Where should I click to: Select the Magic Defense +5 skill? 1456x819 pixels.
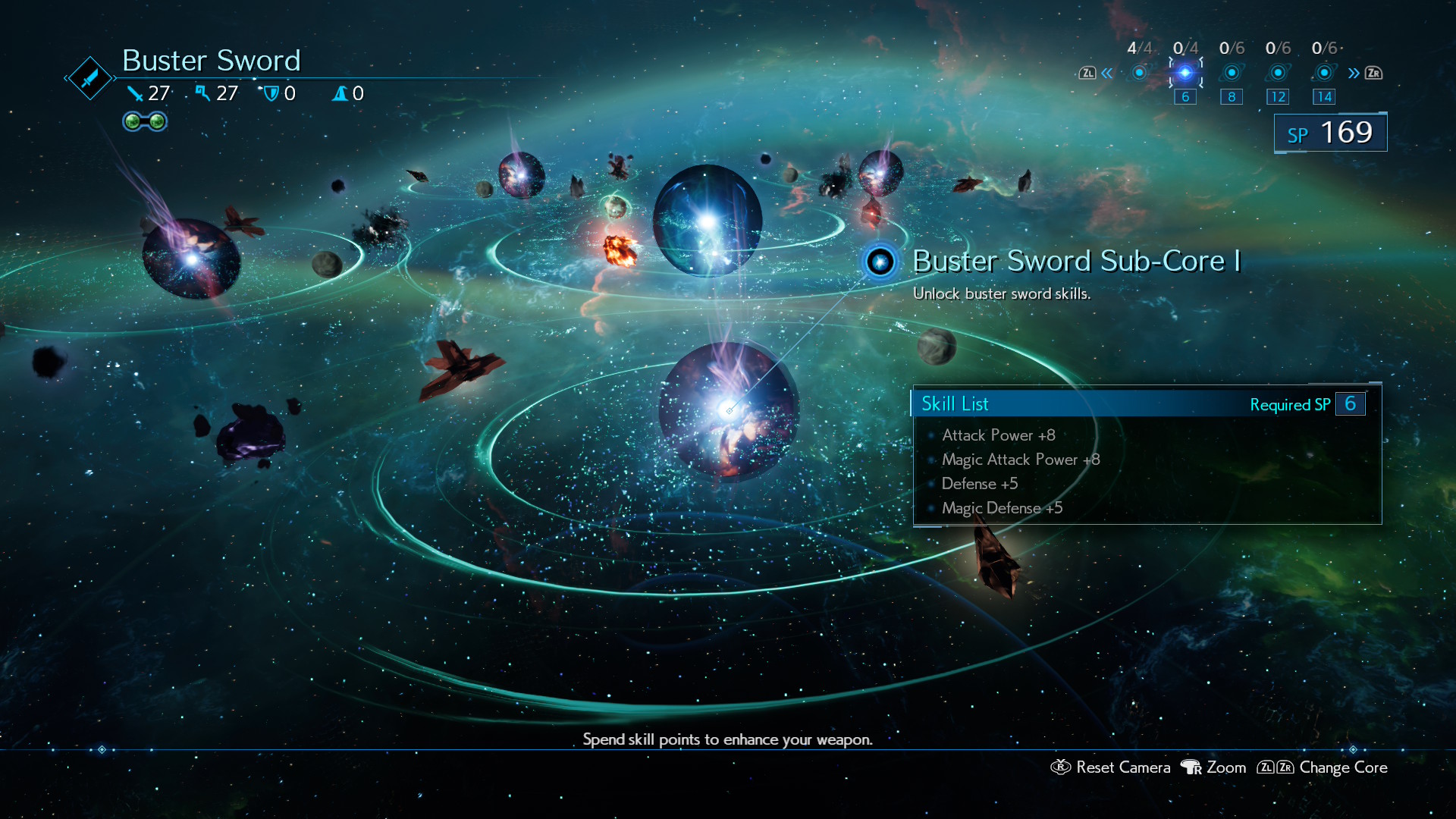point(1001,508)
